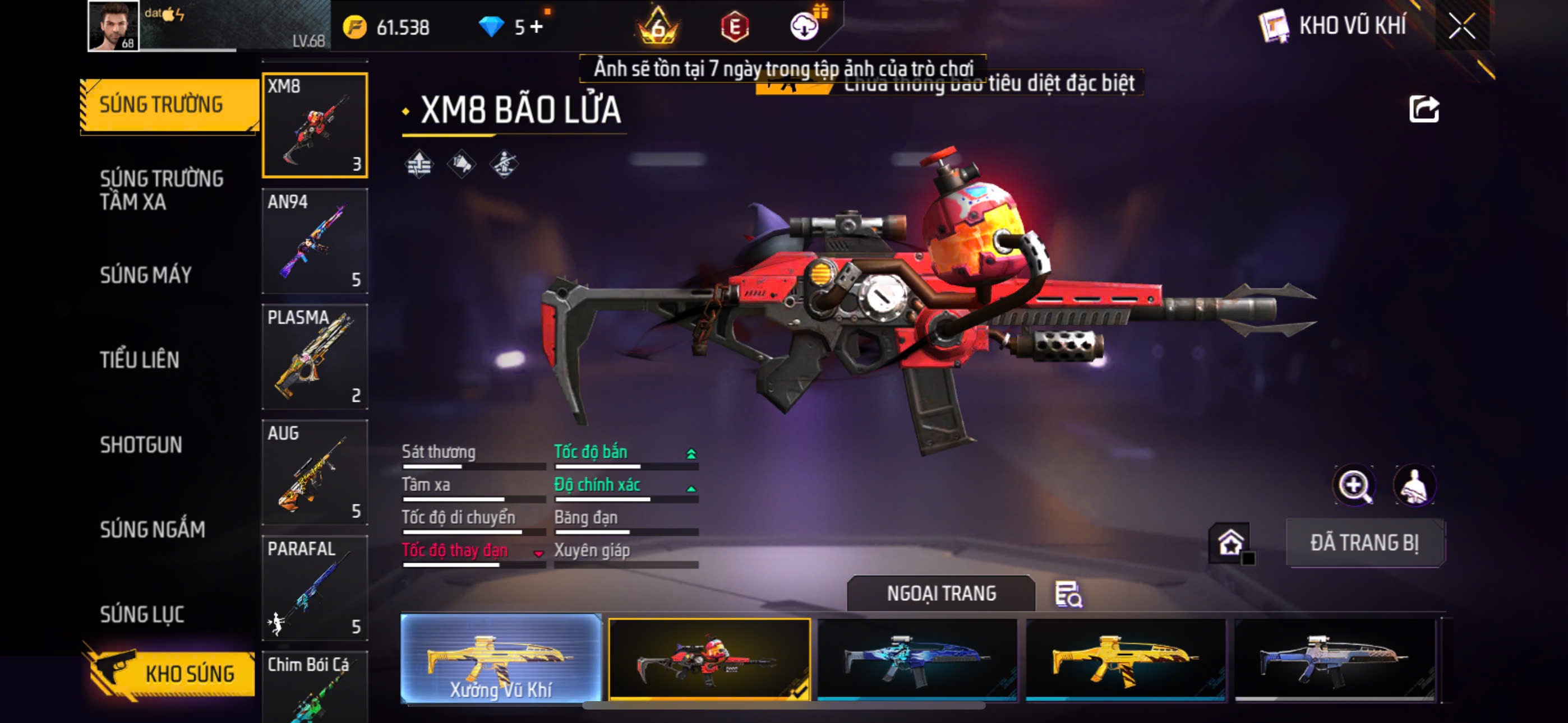Select the AN94 weapon tile
Viewport: 1568px width, 723px height.
tap(315, 242)
